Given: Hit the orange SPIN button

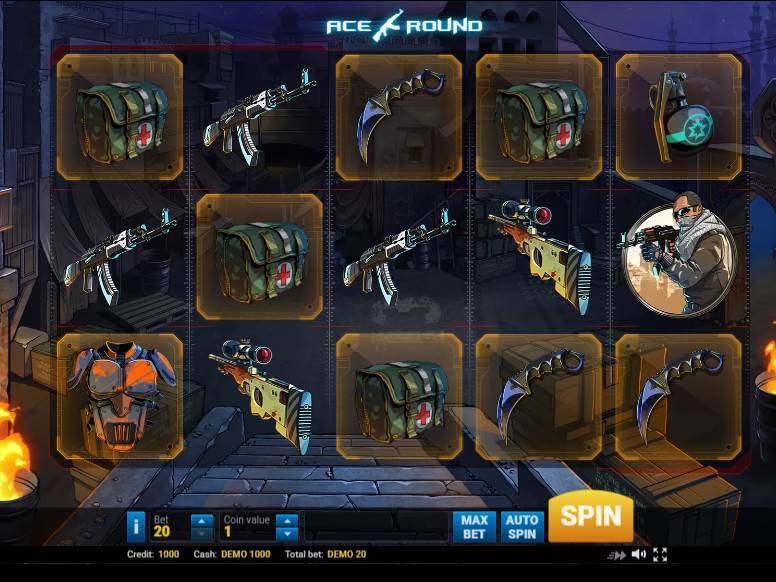Looking at the screenshot, I should point(590,517).
